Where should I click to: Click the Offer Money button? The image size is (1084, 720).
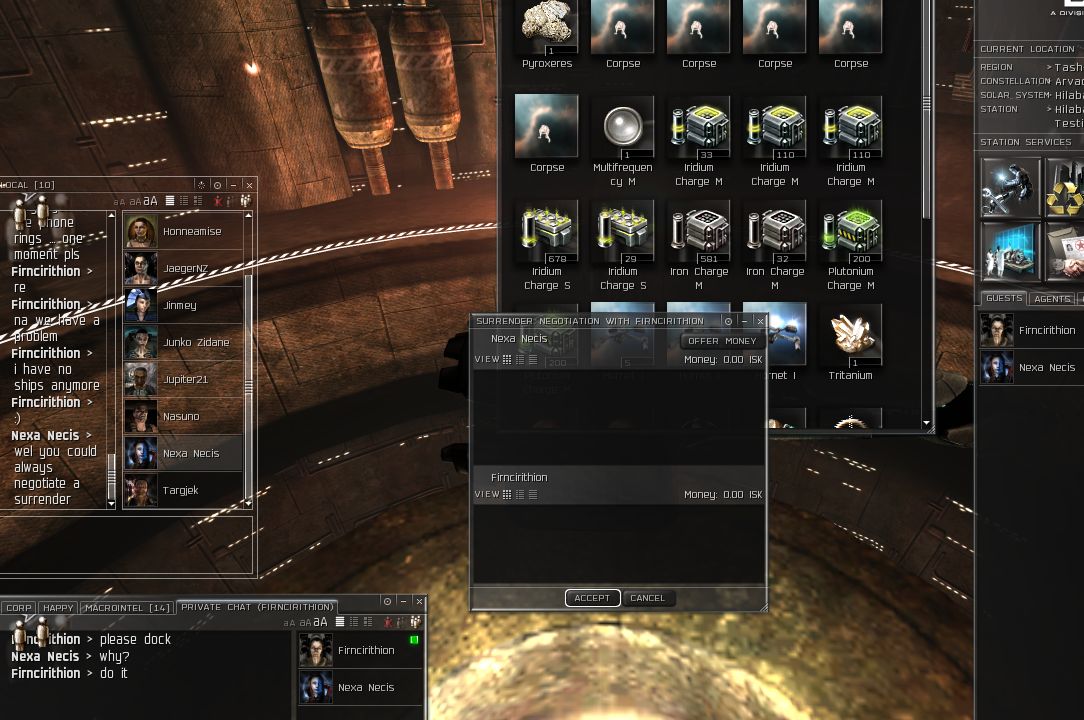click(721, 341)
